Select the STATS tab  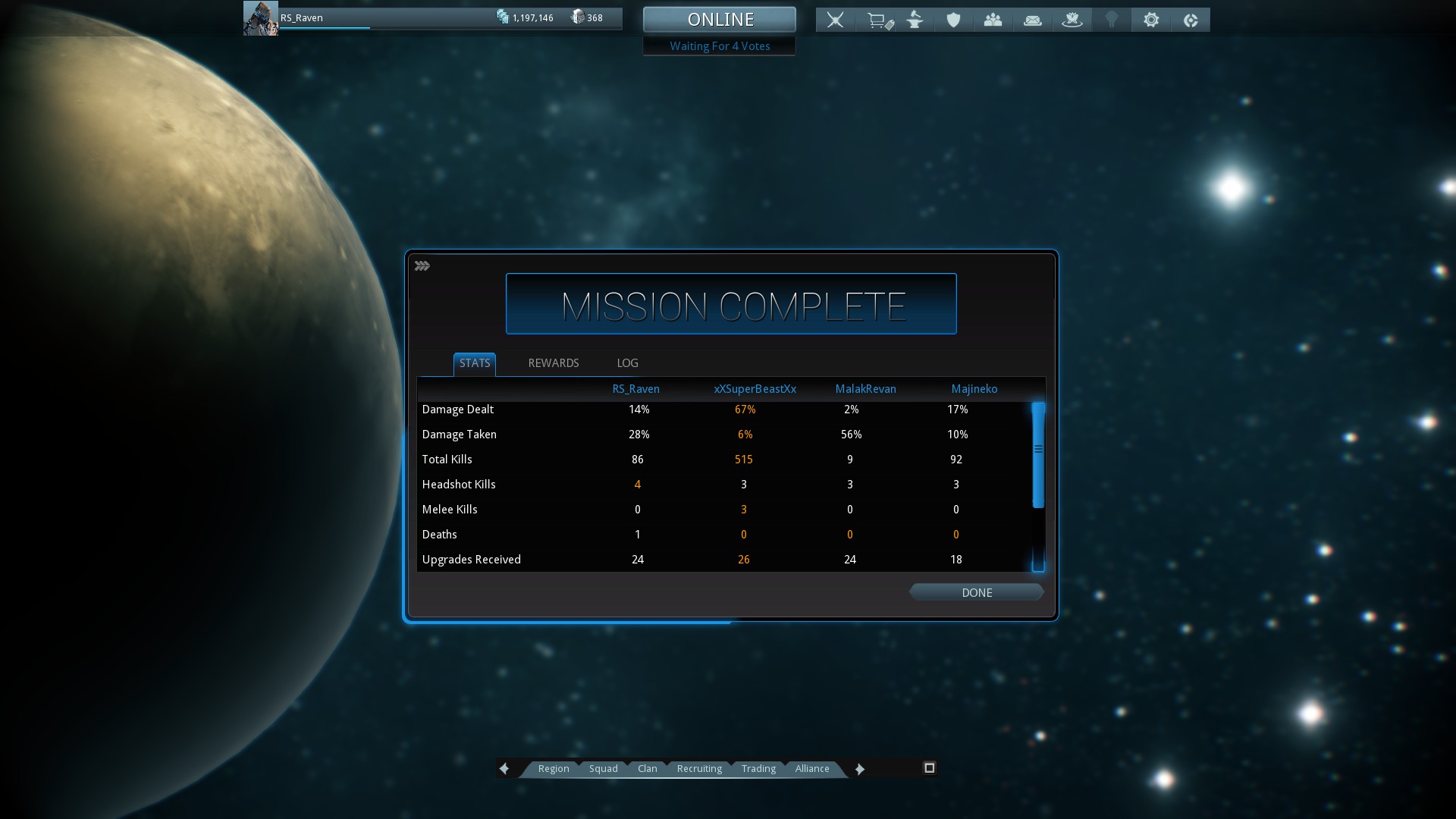[475, 363]
